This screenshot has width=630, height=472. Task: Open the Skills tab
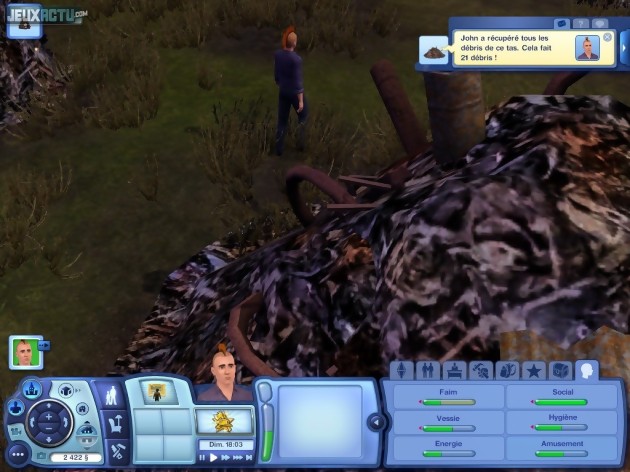click(480, 371)
